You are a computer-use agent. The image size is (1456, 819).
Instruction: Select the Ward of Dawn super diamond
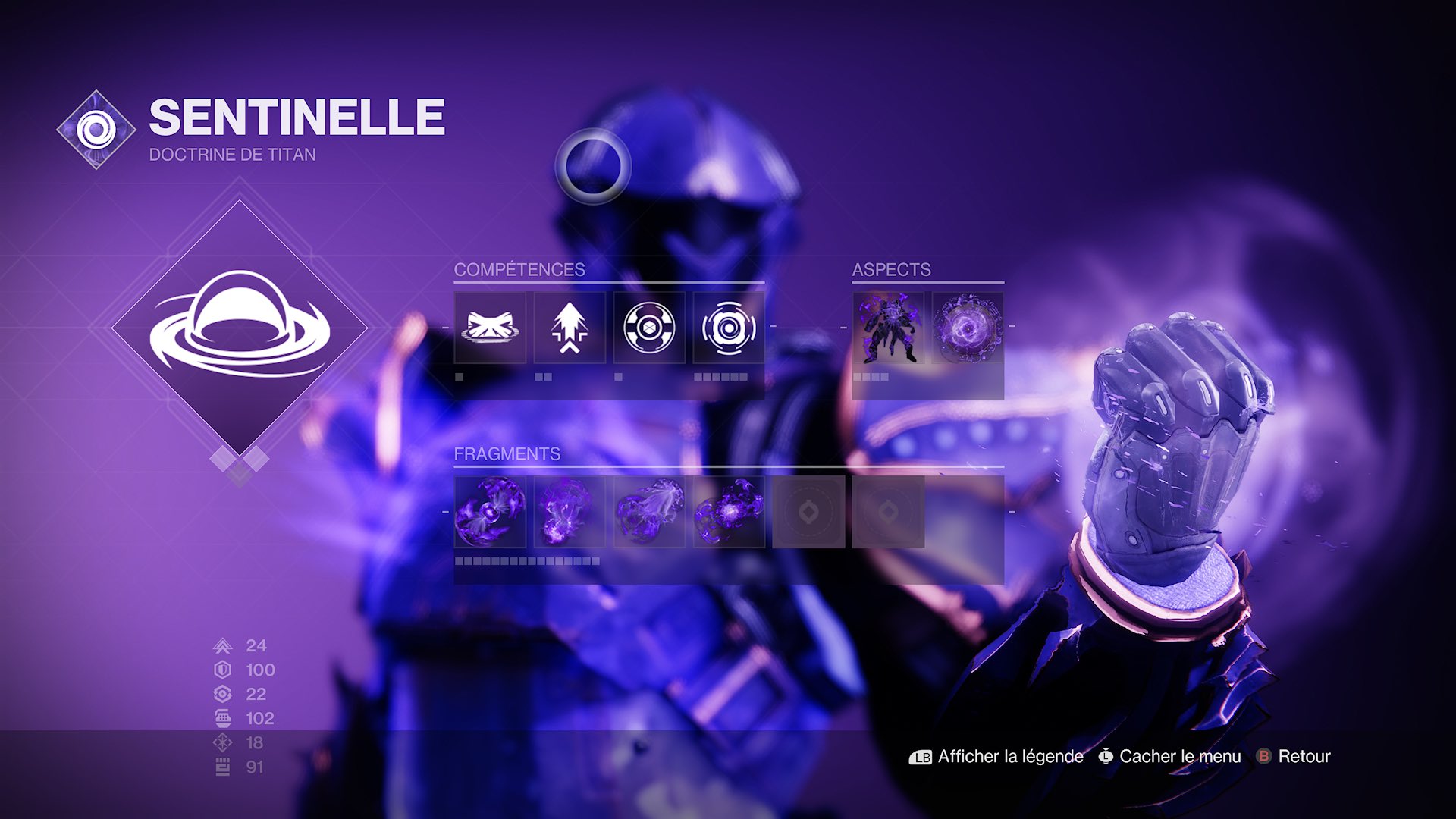click(x=240, y=328)
